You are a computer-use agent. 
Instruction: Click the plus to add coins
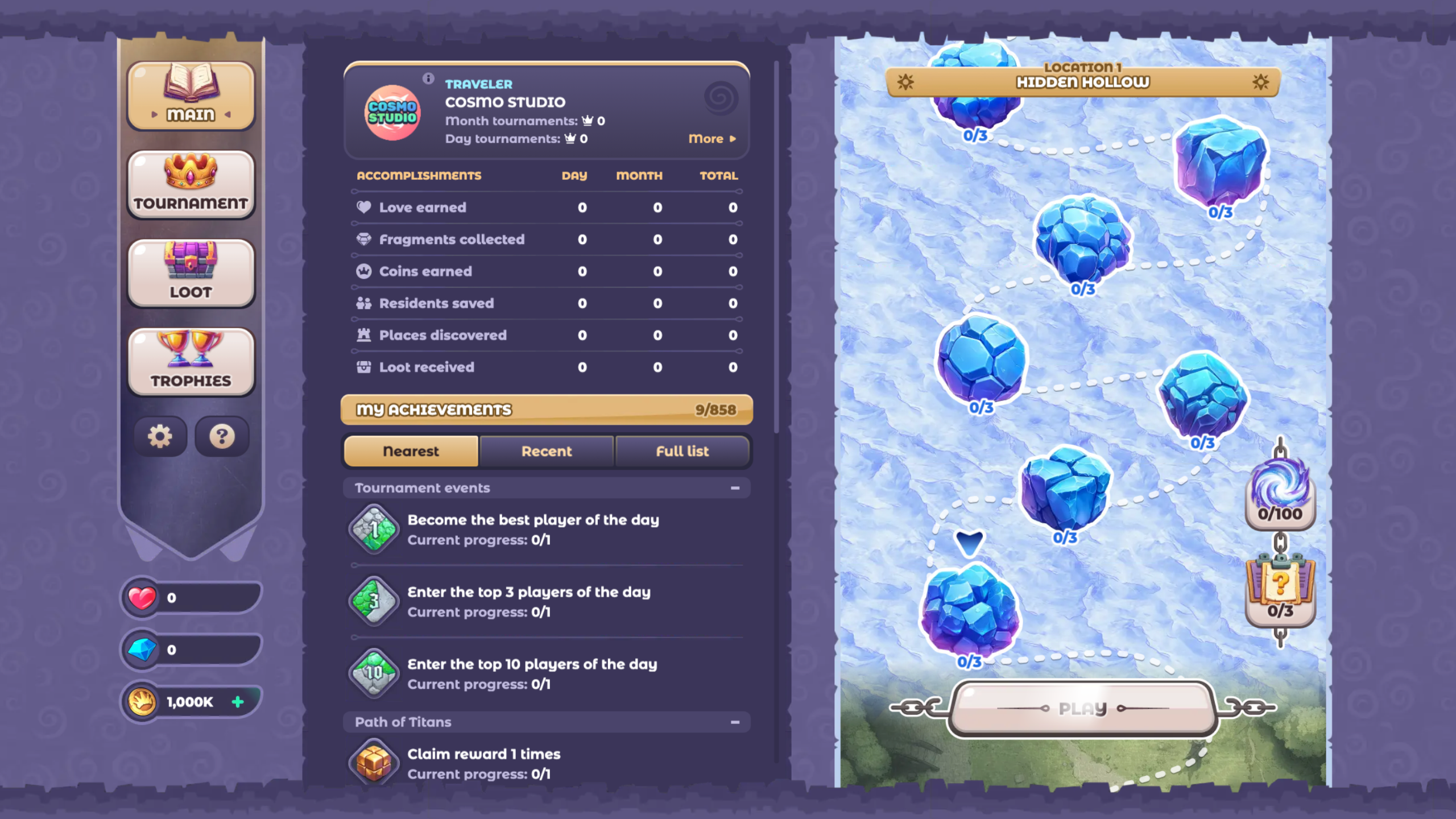(x=238, y=701)
